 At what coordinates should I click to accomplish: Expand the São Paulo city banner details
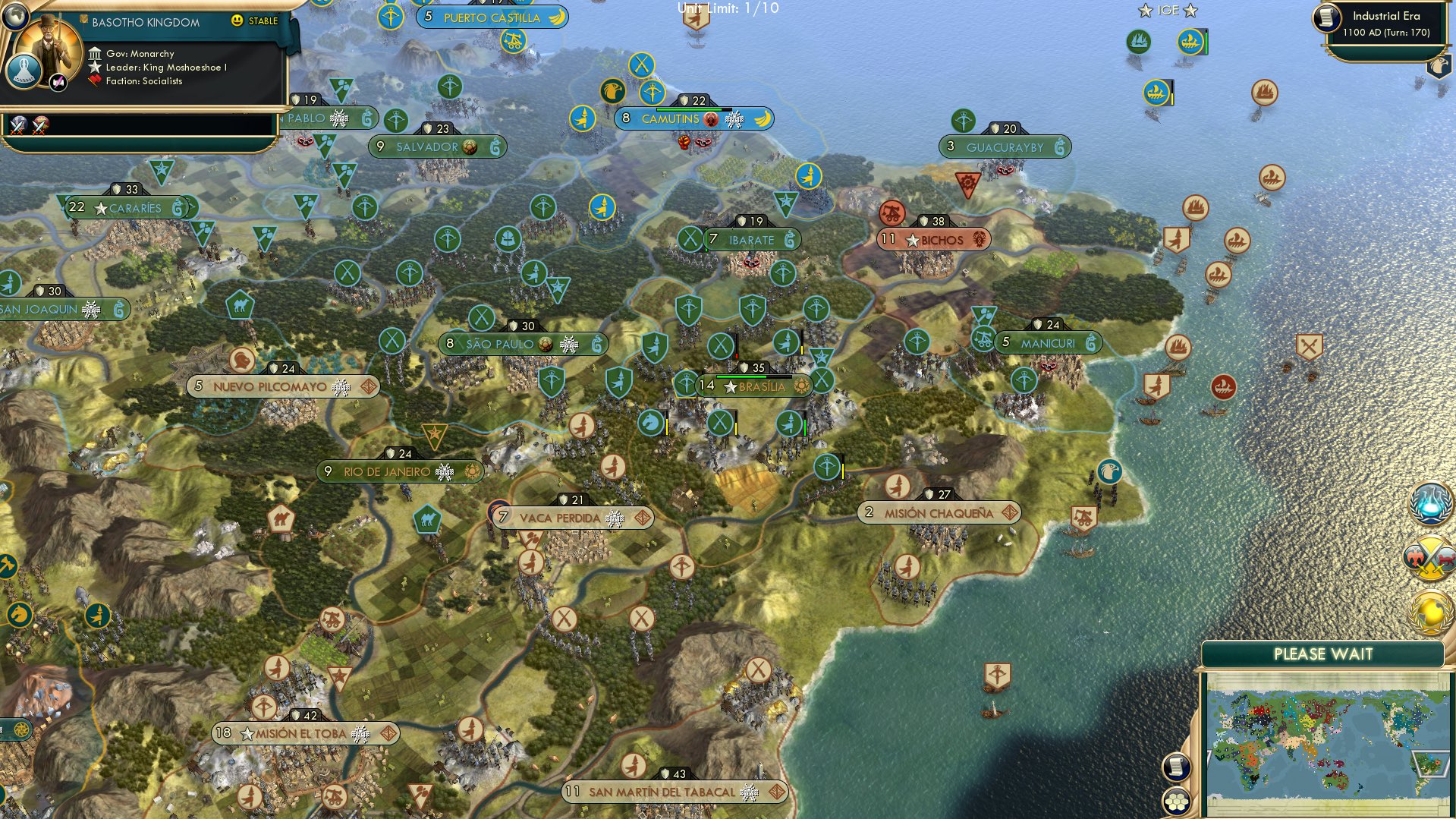[524, 343]
